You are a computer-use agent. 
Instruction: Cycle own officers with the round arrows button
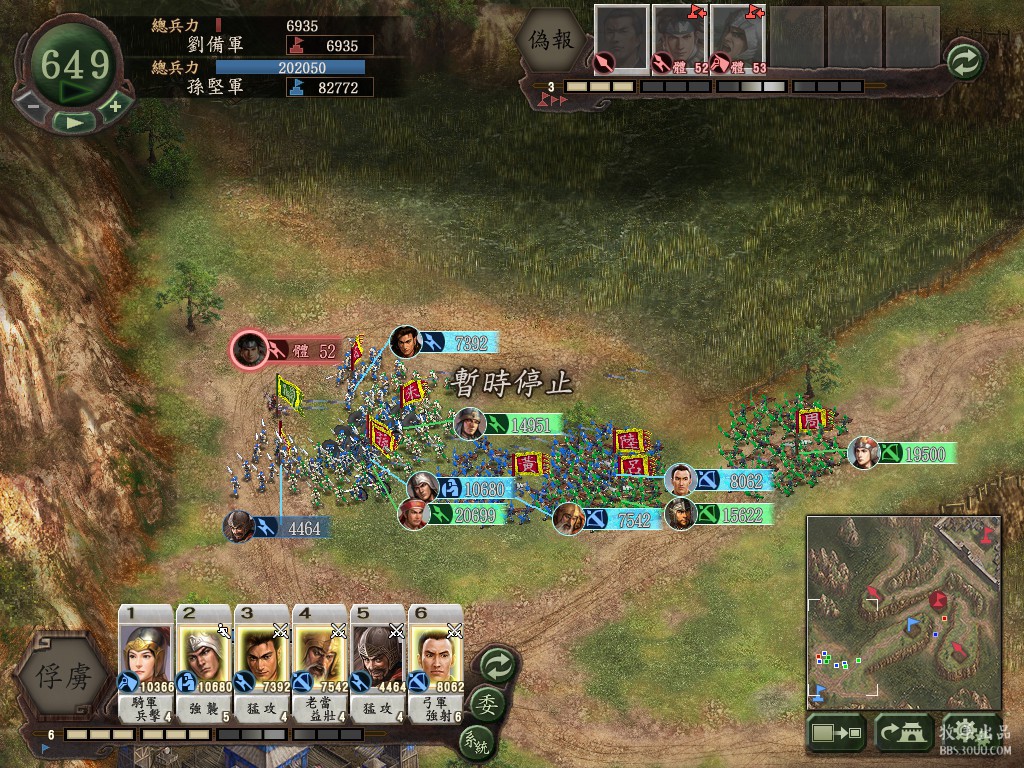coord(497,663)
